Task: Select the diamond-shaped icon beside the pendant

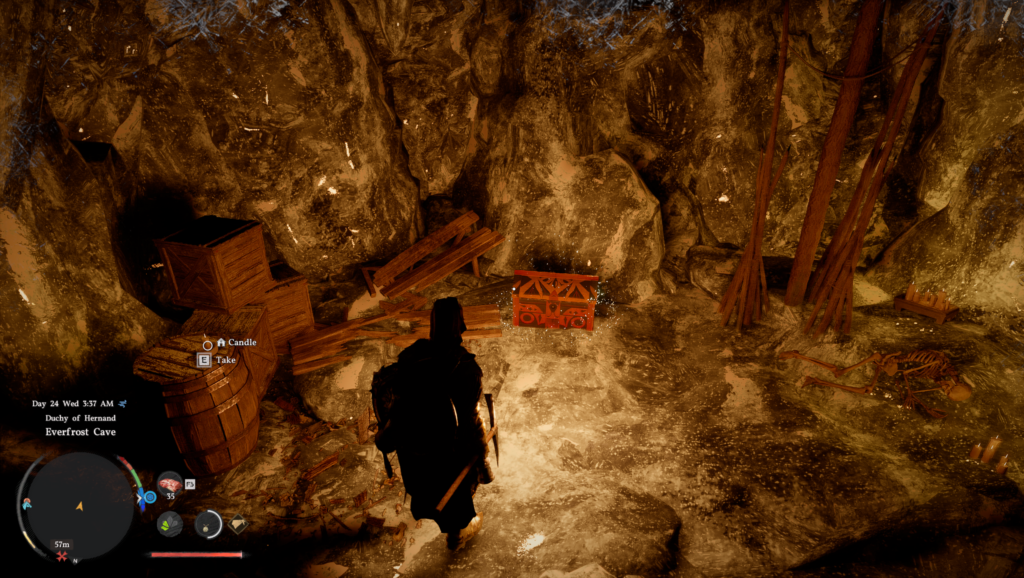Action: (x=237, y=522)
